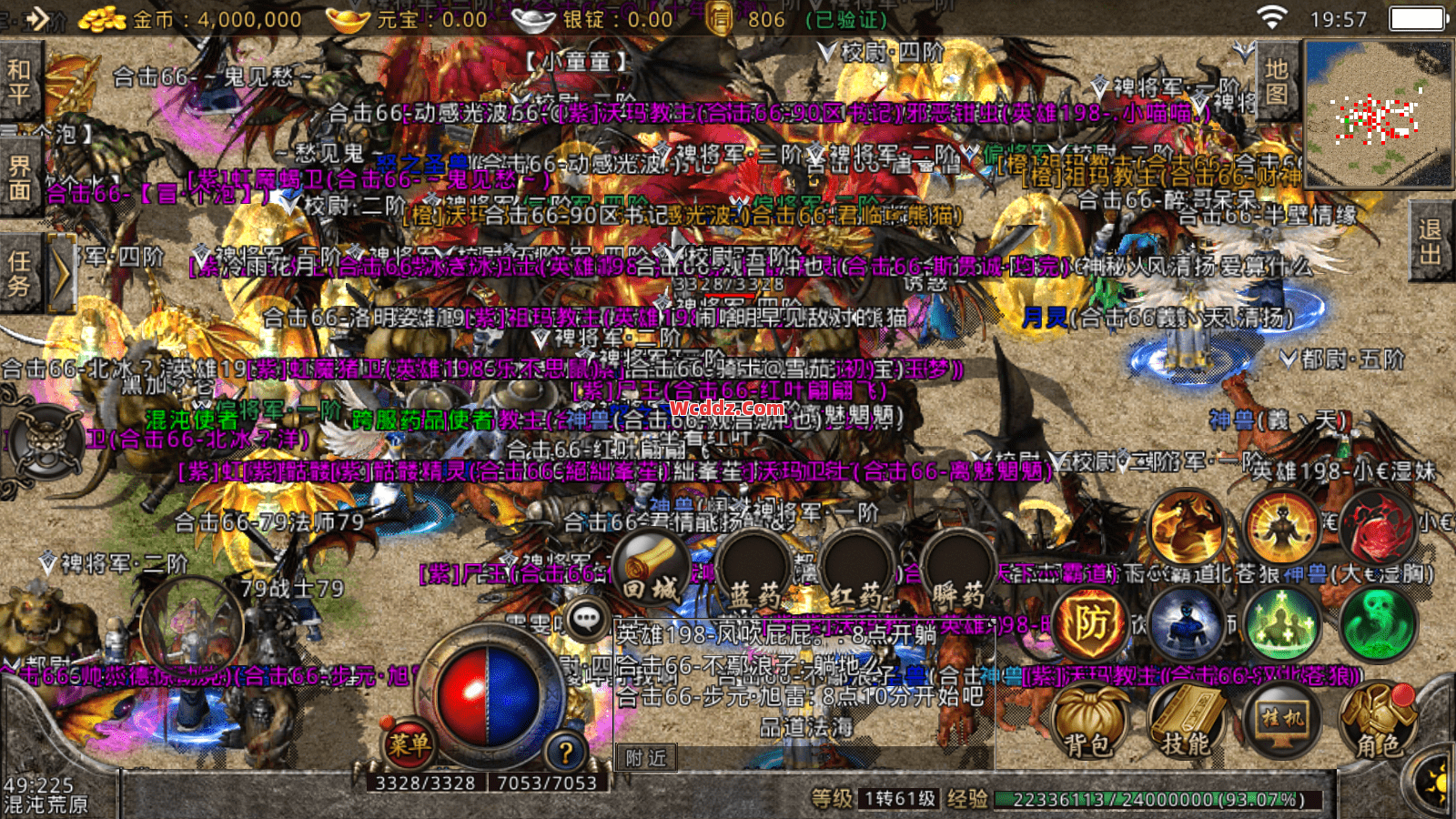The width and height of the screenshot is (1456, 819).
Task: Open the speech bubble chat button
Action: (x=587, y=620)
